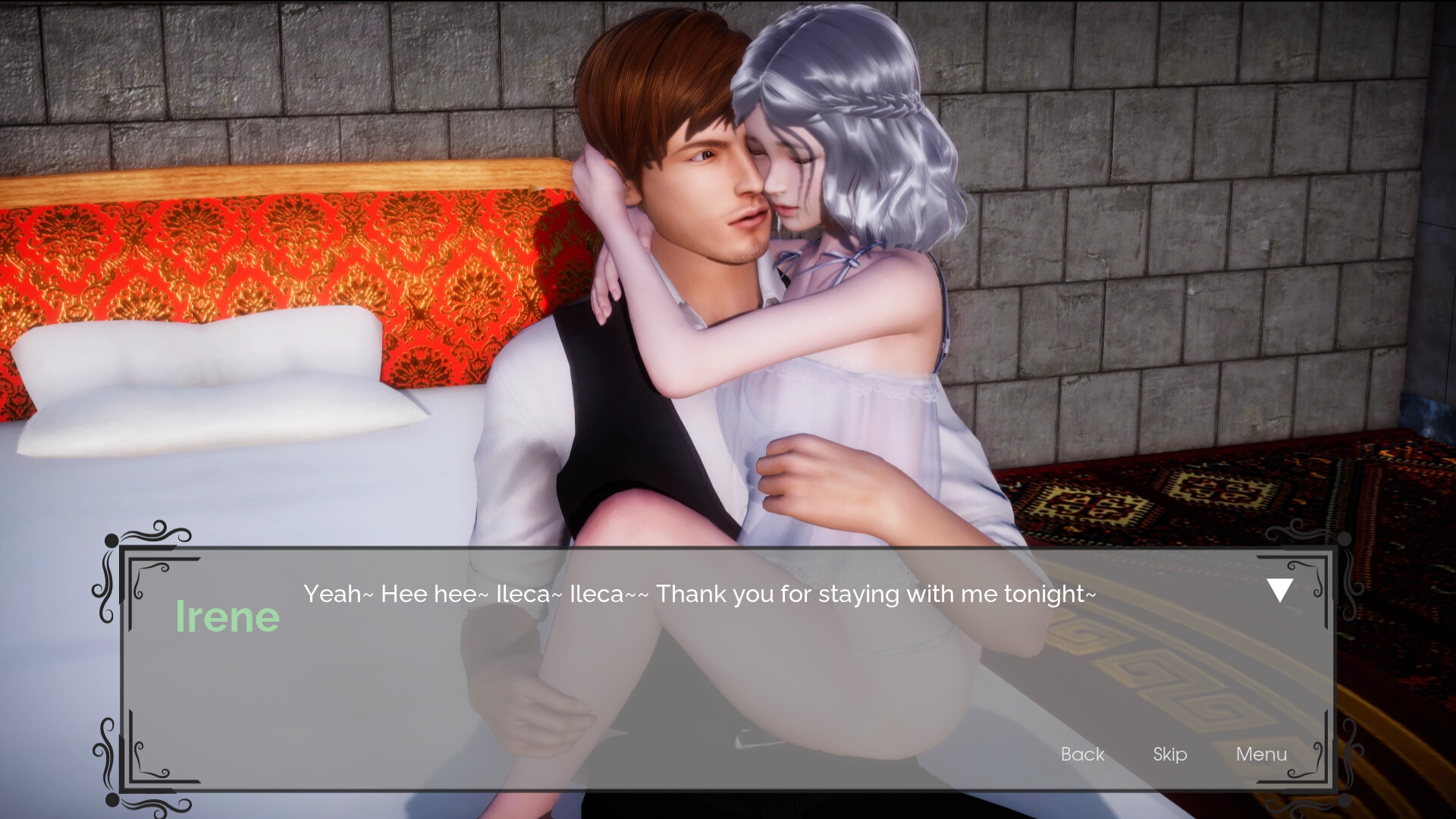Open the Menu from the dialogue box
Viewport: 1456px width, 819px height.
[1261, 755]
